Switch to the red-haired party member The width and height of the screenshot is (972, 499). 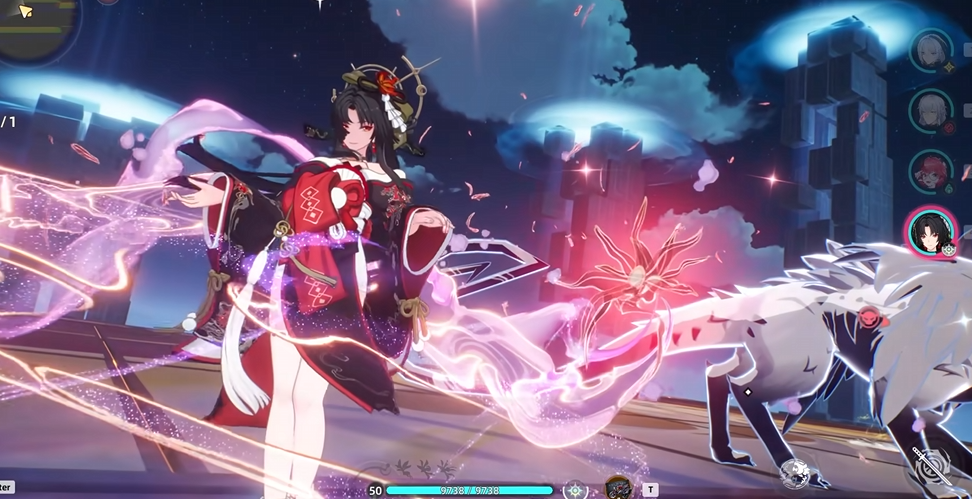click(x=930, y=171)
